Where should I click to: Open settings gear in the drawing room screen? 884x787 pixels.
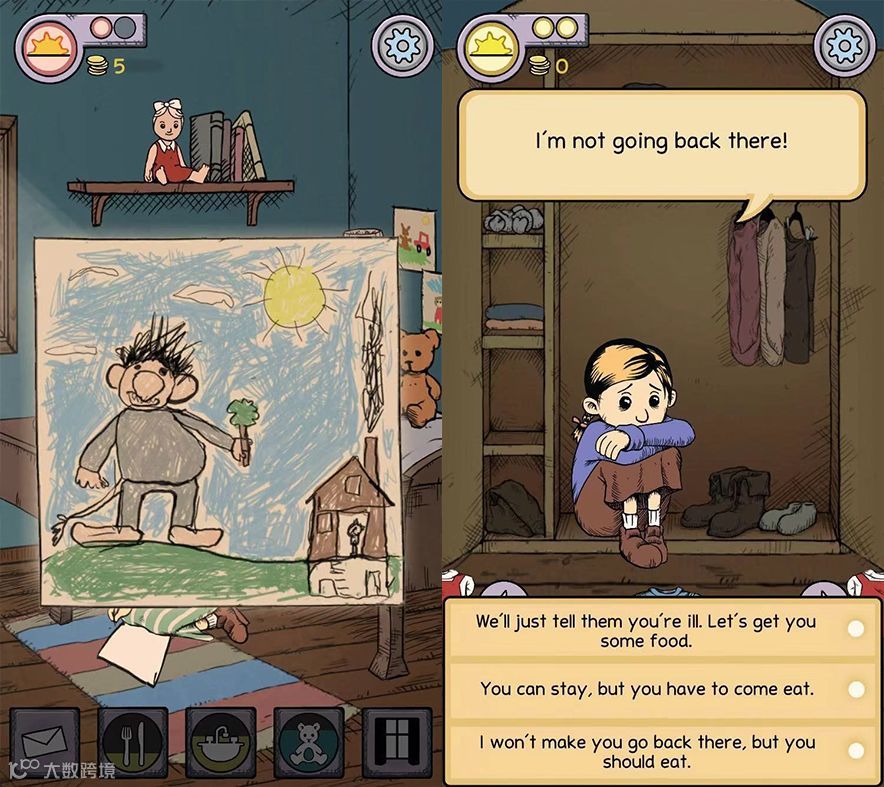click(402, 45)
